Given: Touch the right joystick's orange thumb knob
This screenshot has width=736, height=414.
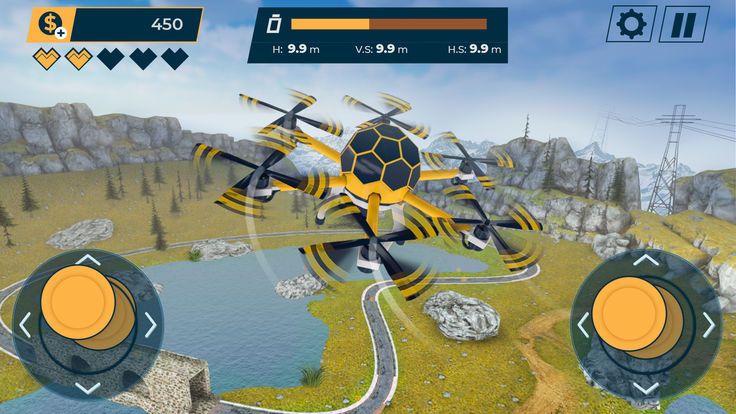Looking at the screenshot, I should [629, 314].
